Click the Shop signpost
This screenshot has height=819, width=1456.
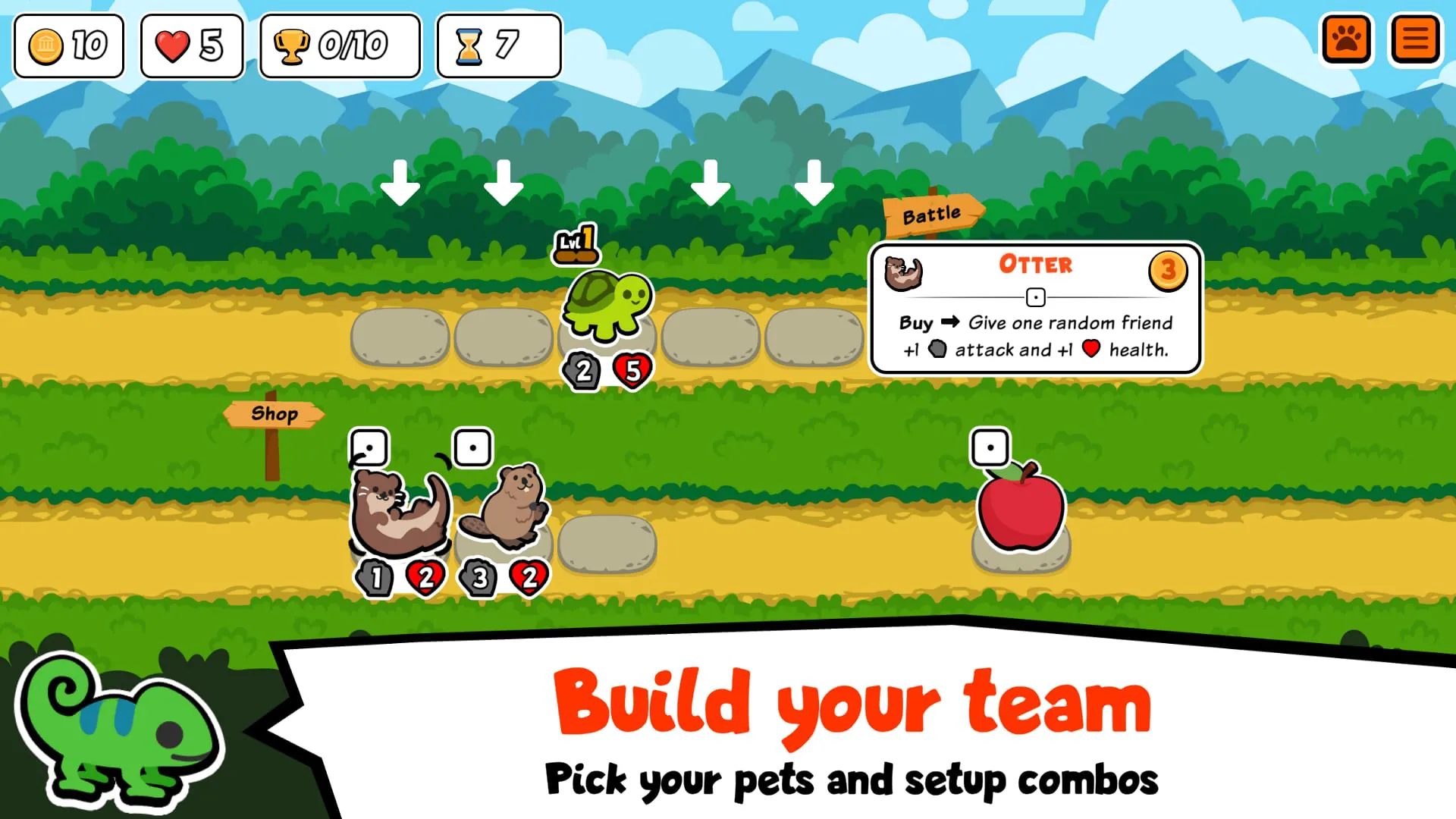tap(275, 414)
